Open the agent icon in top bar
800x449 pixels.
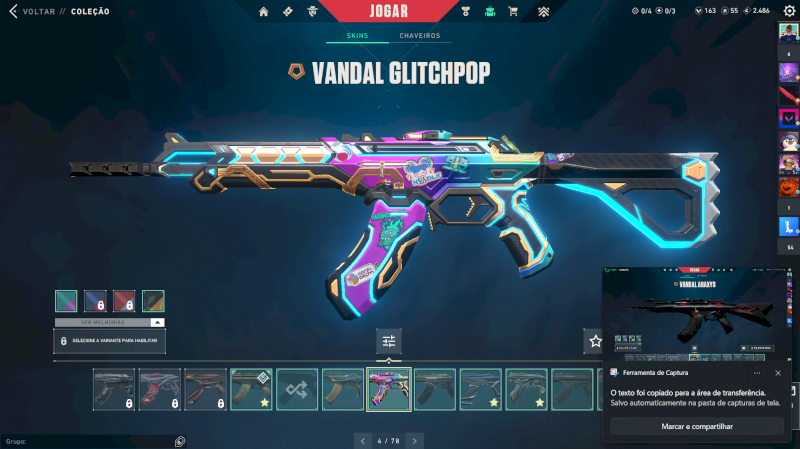tap(313, 12)
